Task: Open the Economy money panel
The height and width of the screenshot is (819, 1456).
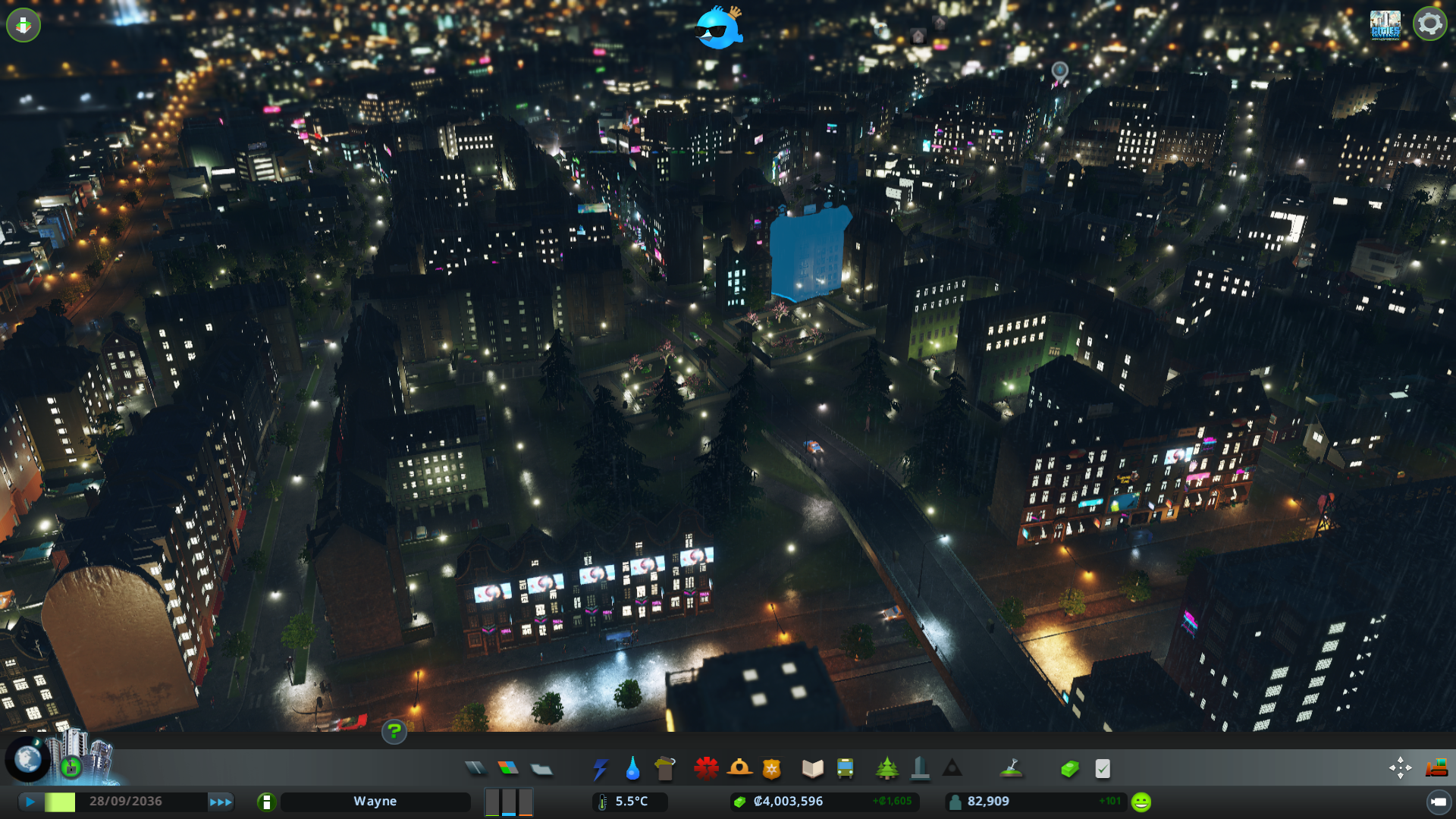Action: point(1069,767)
